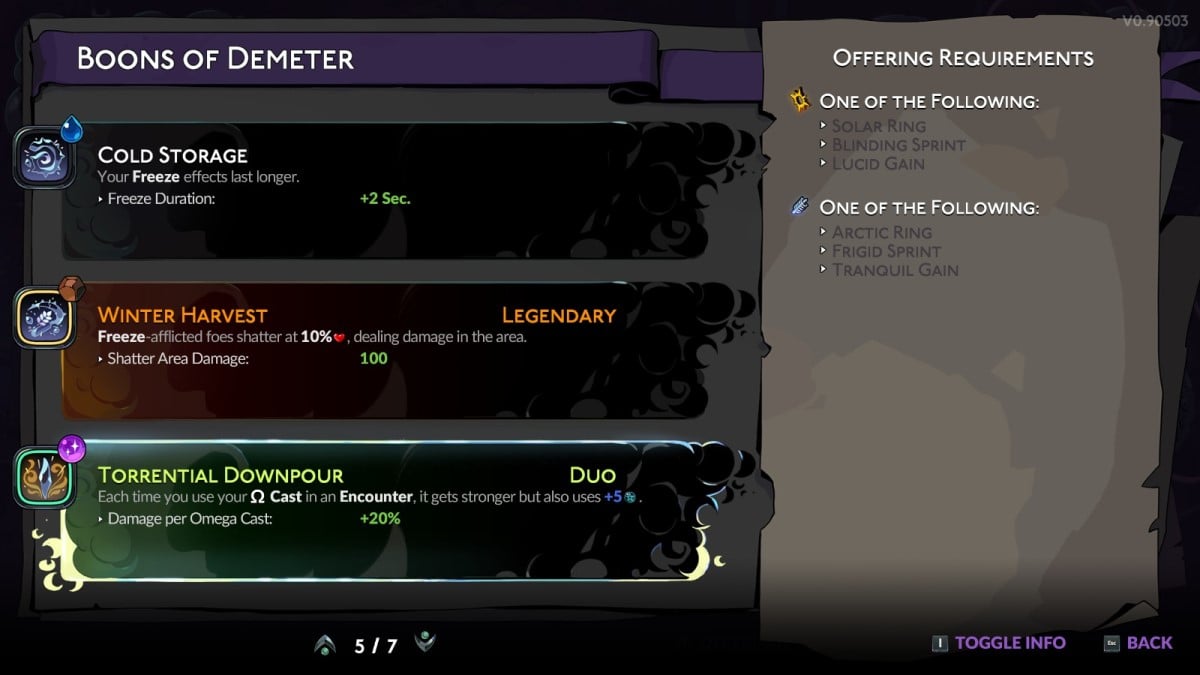1200x675 pixels.
Task: Click the Winter Harvest boon icon
Action: tap(44, 319)
